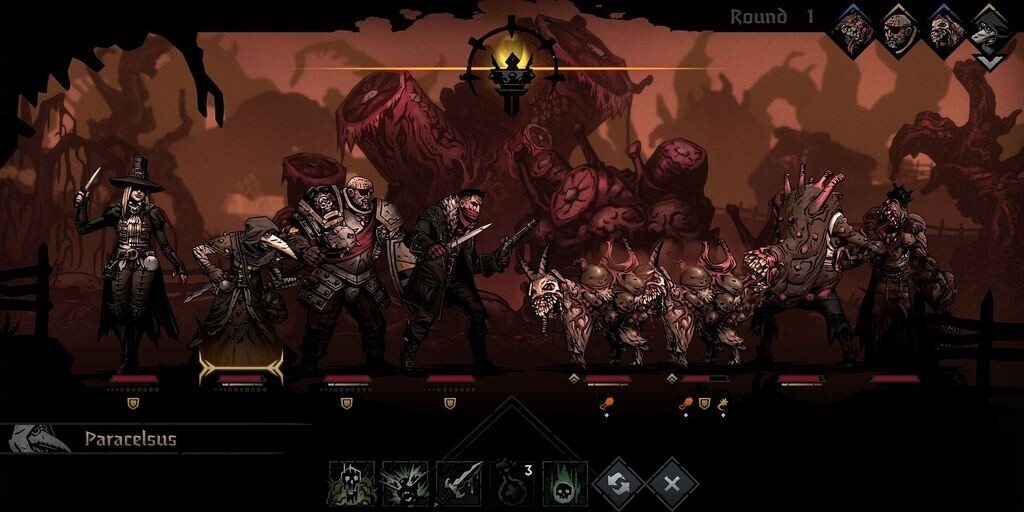
Task: Select the skull in green cloud skill
Action: click(352, 483)
